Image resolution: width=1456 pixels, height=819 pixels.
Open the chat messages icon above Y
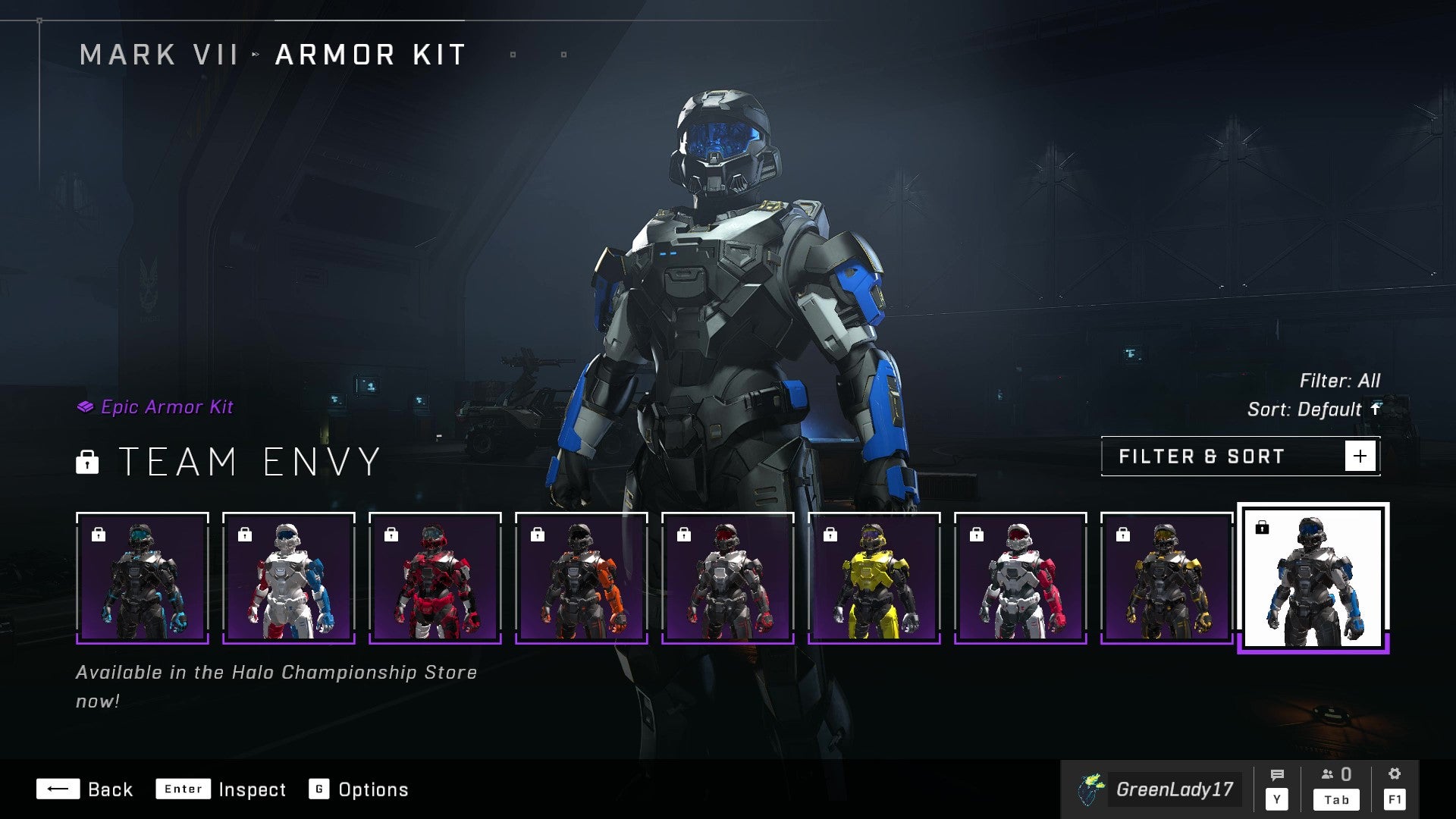pyautogui.click(x=1279, y=775)
